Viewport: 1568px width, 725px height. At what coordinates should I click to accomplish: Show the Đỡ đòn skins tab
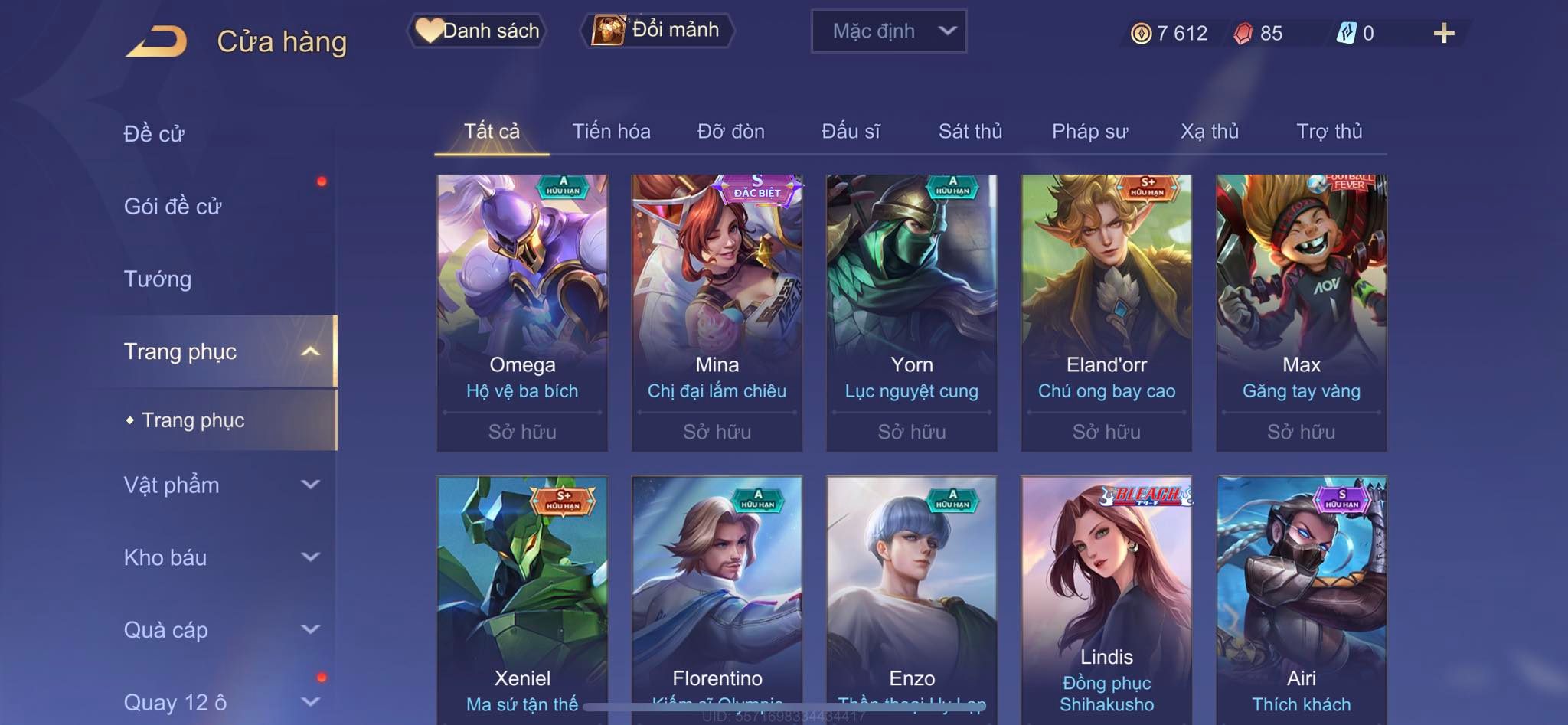pyautogui.click(x=730, y=132)
